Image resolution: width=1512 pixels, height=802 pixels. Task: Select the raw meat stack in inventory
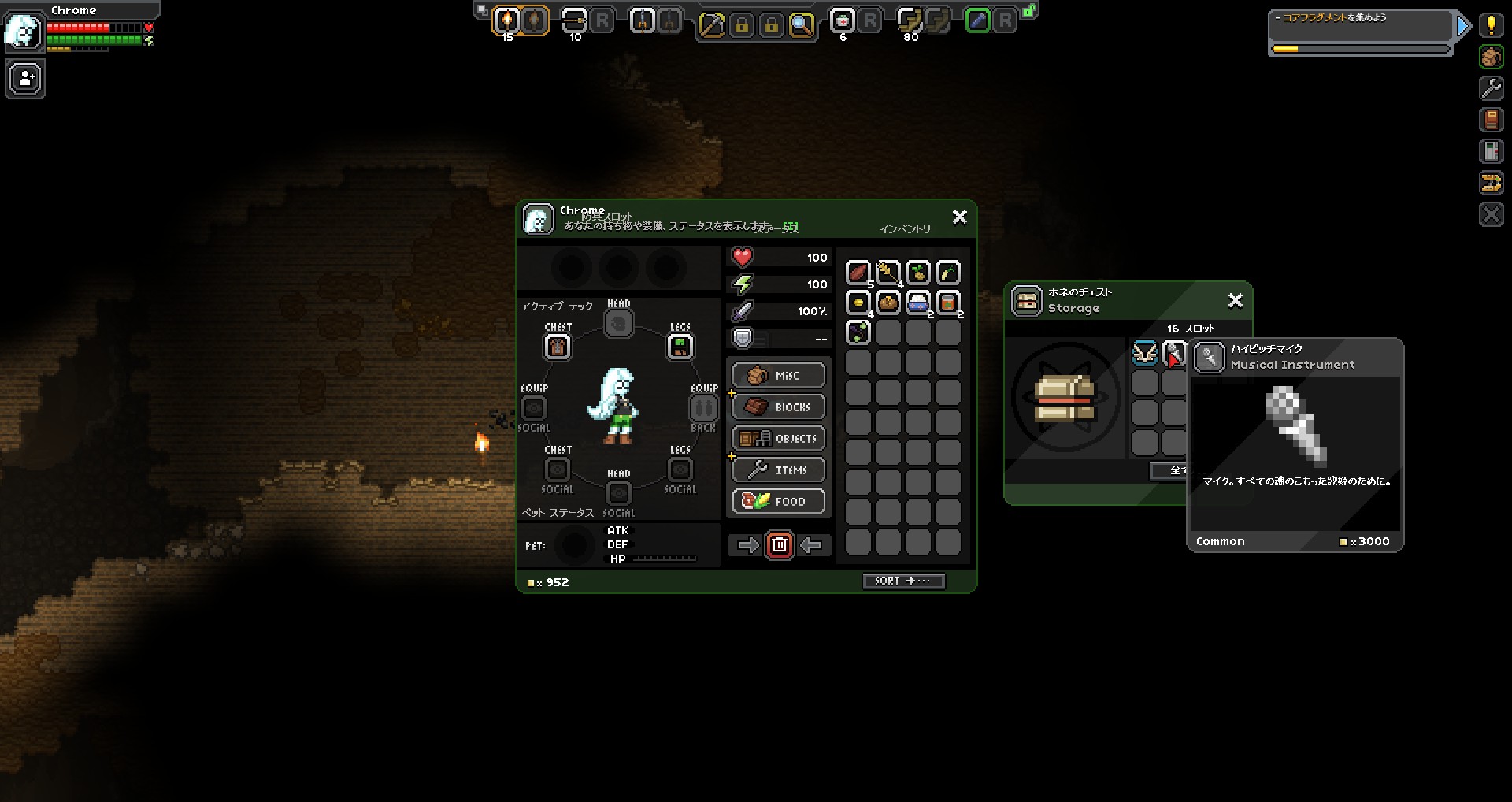pyautogui.click(x=858, y=273)
